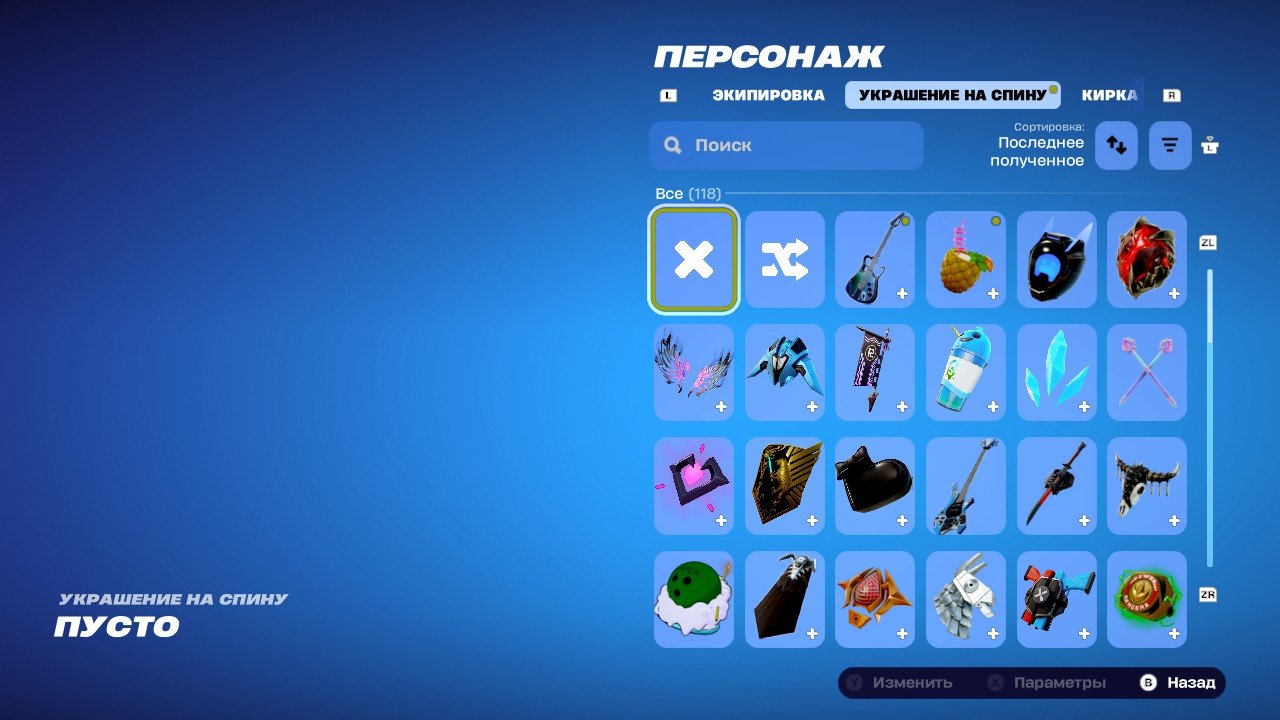Pick the pink wings back bling

tap(693, 372)
